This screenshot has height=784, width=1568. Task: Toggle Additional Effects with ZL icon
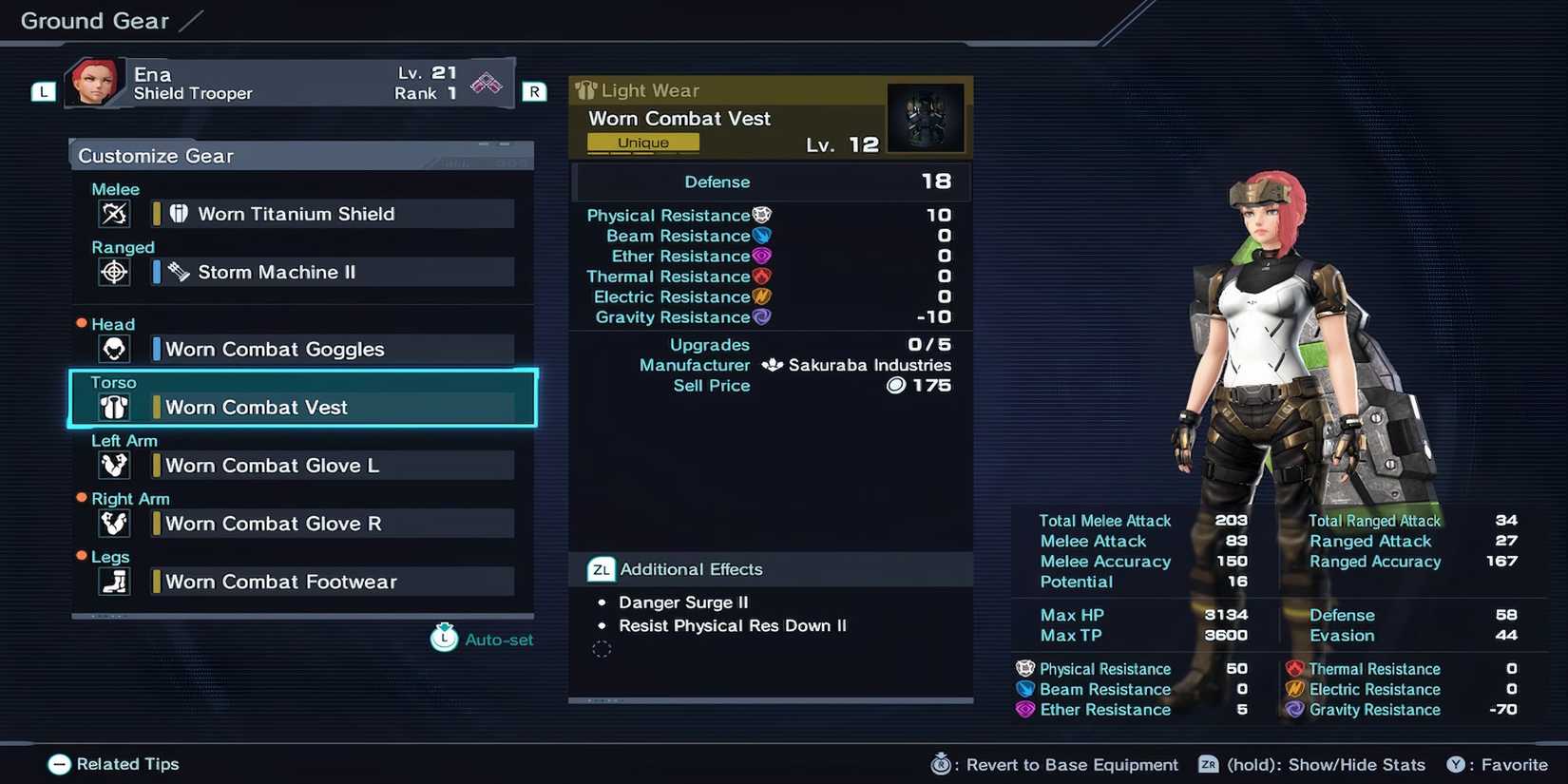601,569
